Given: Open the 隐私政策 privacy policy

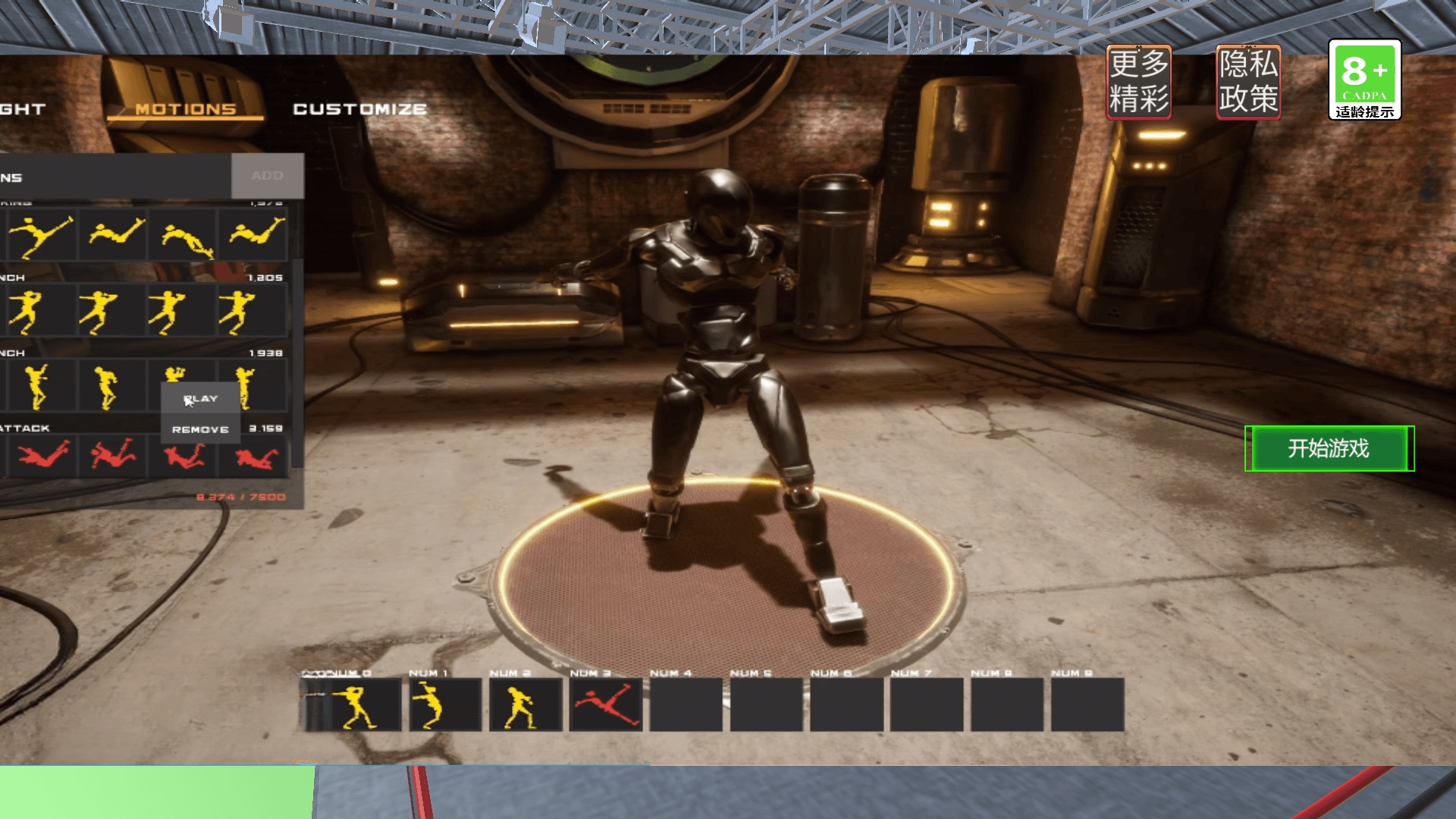Looking at the screenshot, I should (x=1248, y=82).
